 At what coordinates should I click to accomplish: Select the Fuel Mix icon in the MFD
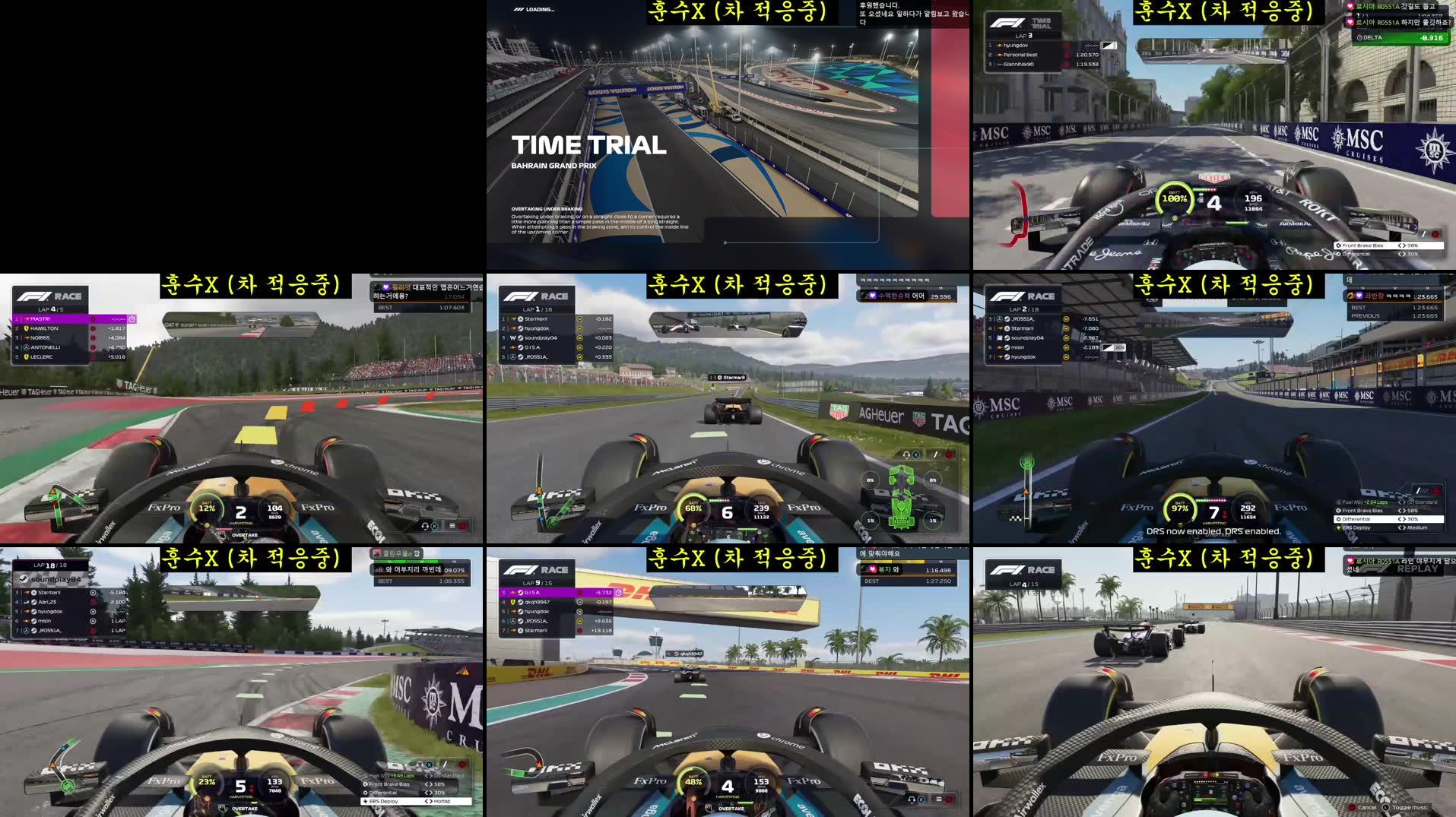1339,502
